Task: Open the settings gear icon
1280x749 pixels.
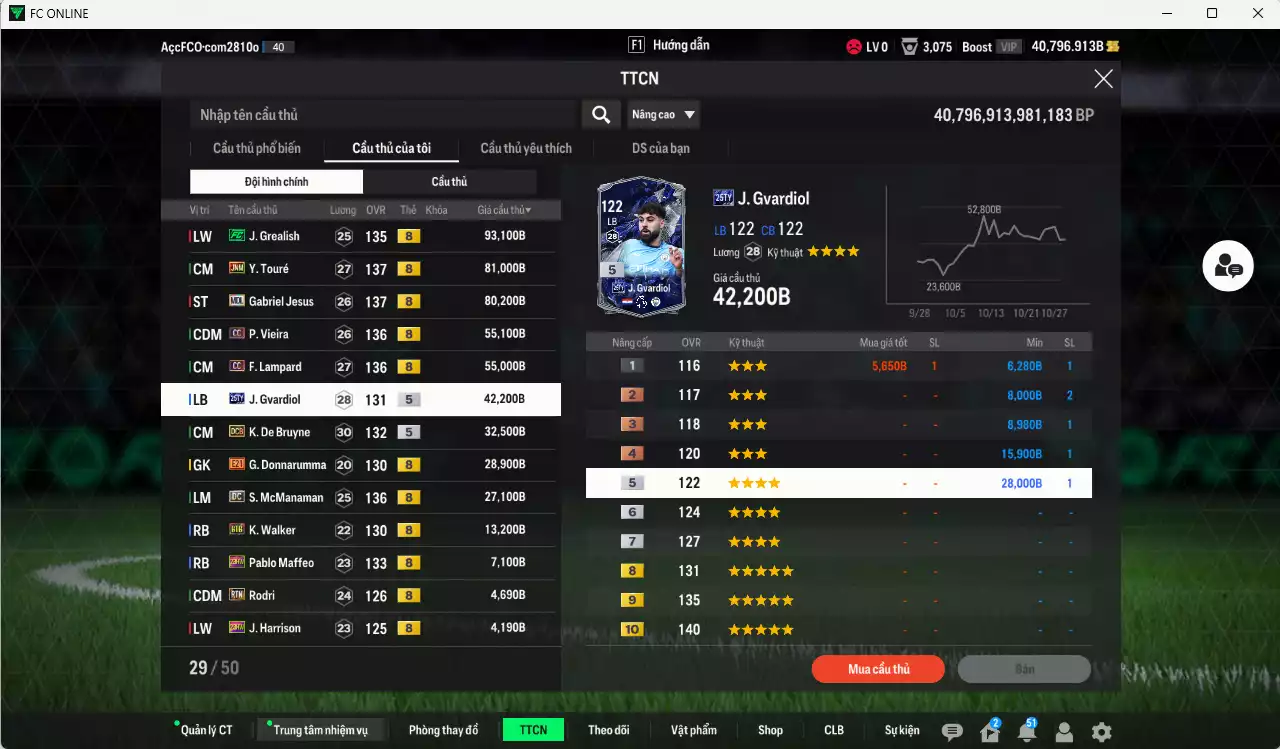Action: pos(1100,733)
